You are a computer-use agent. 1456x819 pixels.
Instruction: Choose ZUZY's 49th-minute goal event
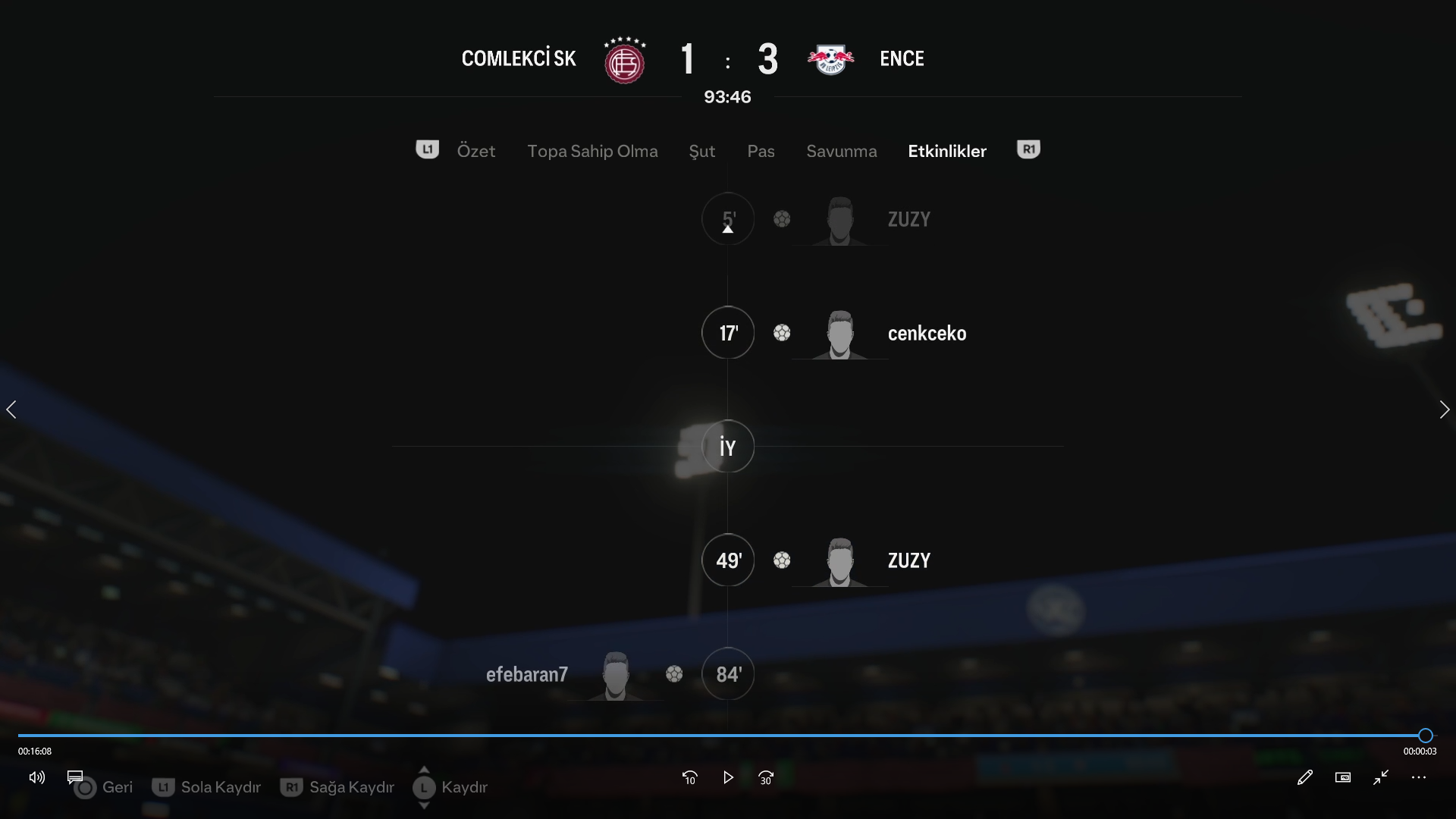(908, 560)
